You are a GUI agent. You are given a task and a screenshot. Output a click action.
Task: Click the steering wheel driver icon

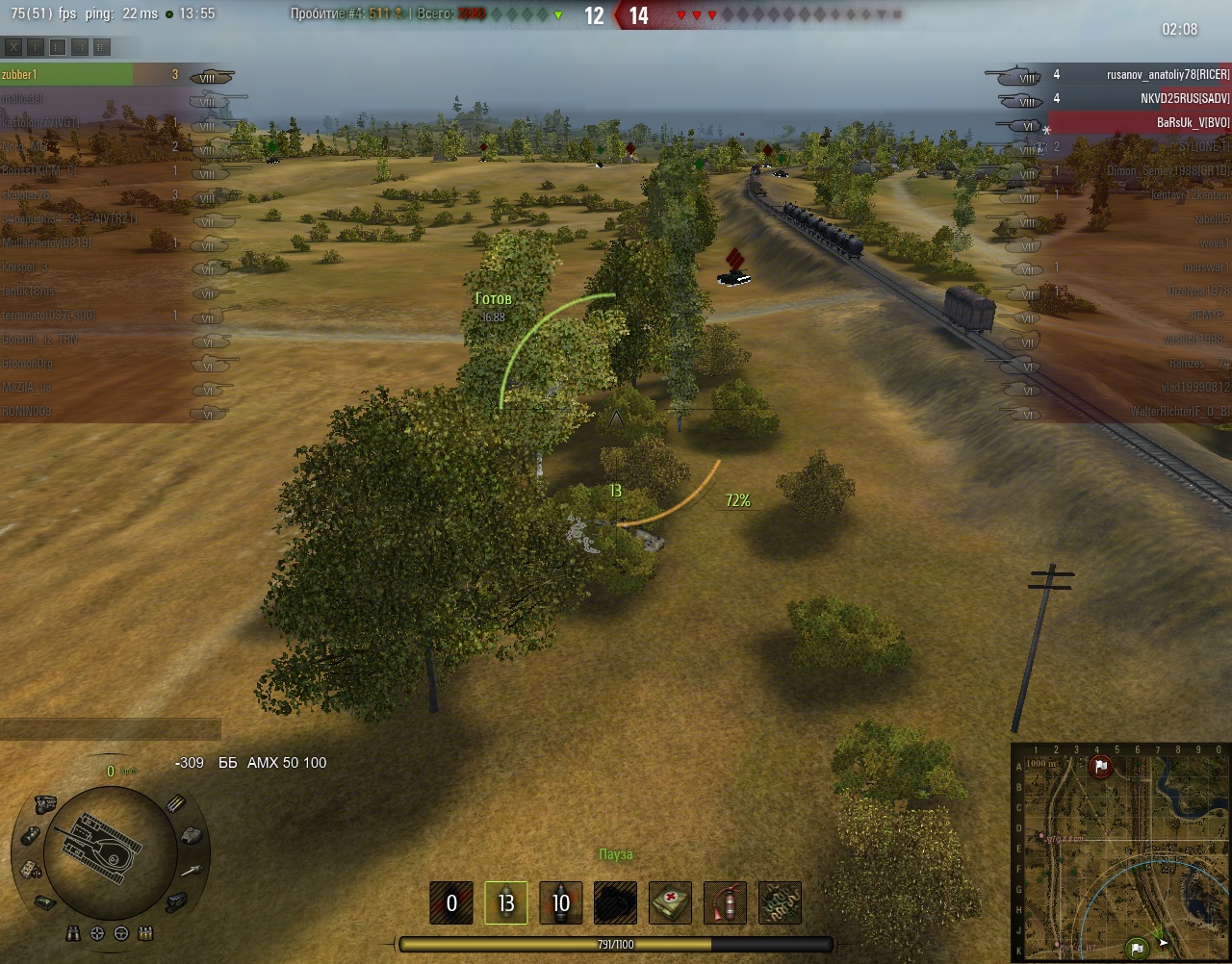click(120, 933)
